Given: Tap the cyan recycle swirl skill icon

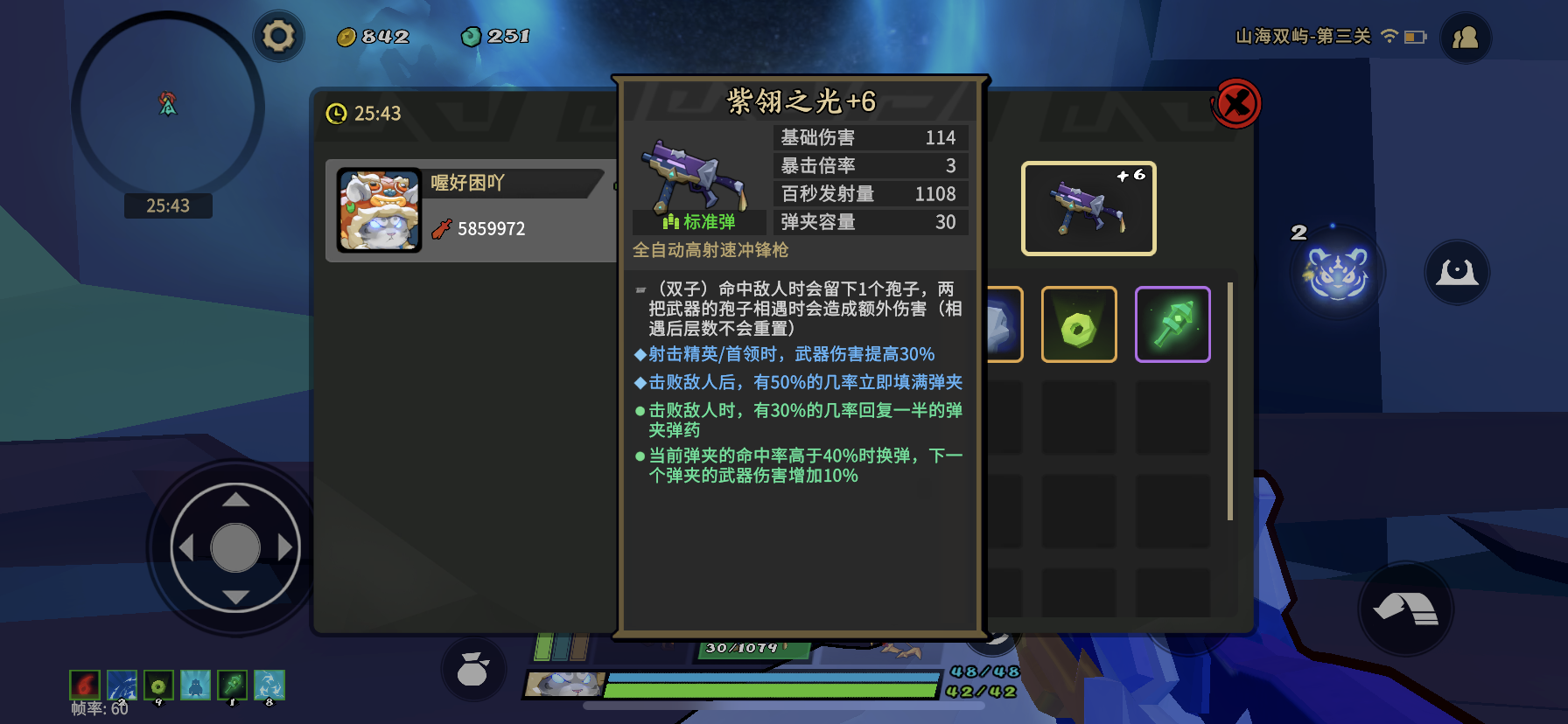Looking at the screenshot, I should tap(269, 686).
